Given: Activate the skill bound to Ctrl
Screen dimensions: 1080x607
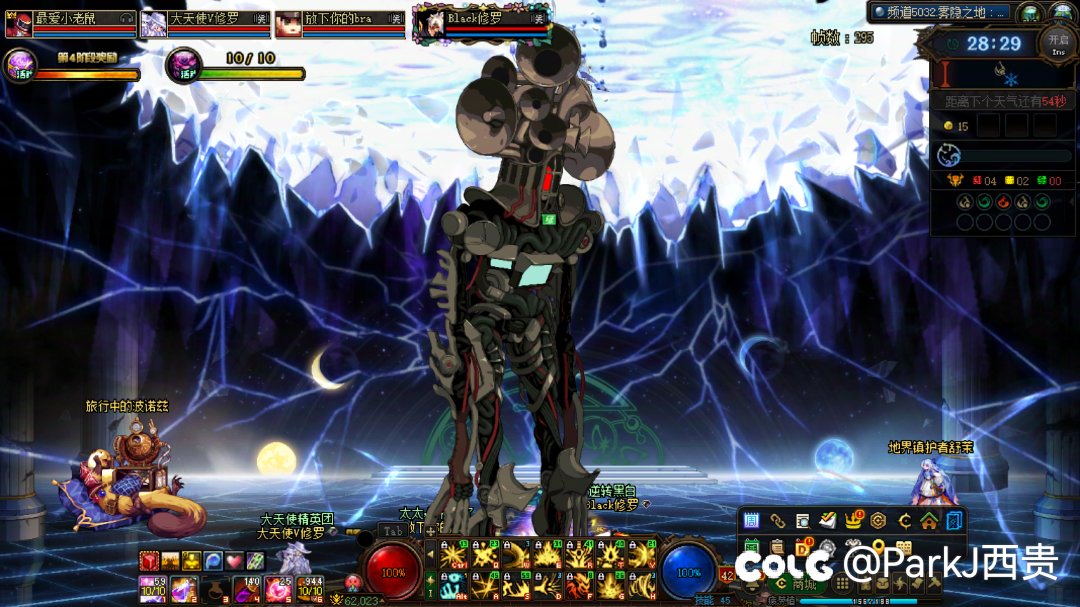Looking at the screenshot, I should point(453,554).
